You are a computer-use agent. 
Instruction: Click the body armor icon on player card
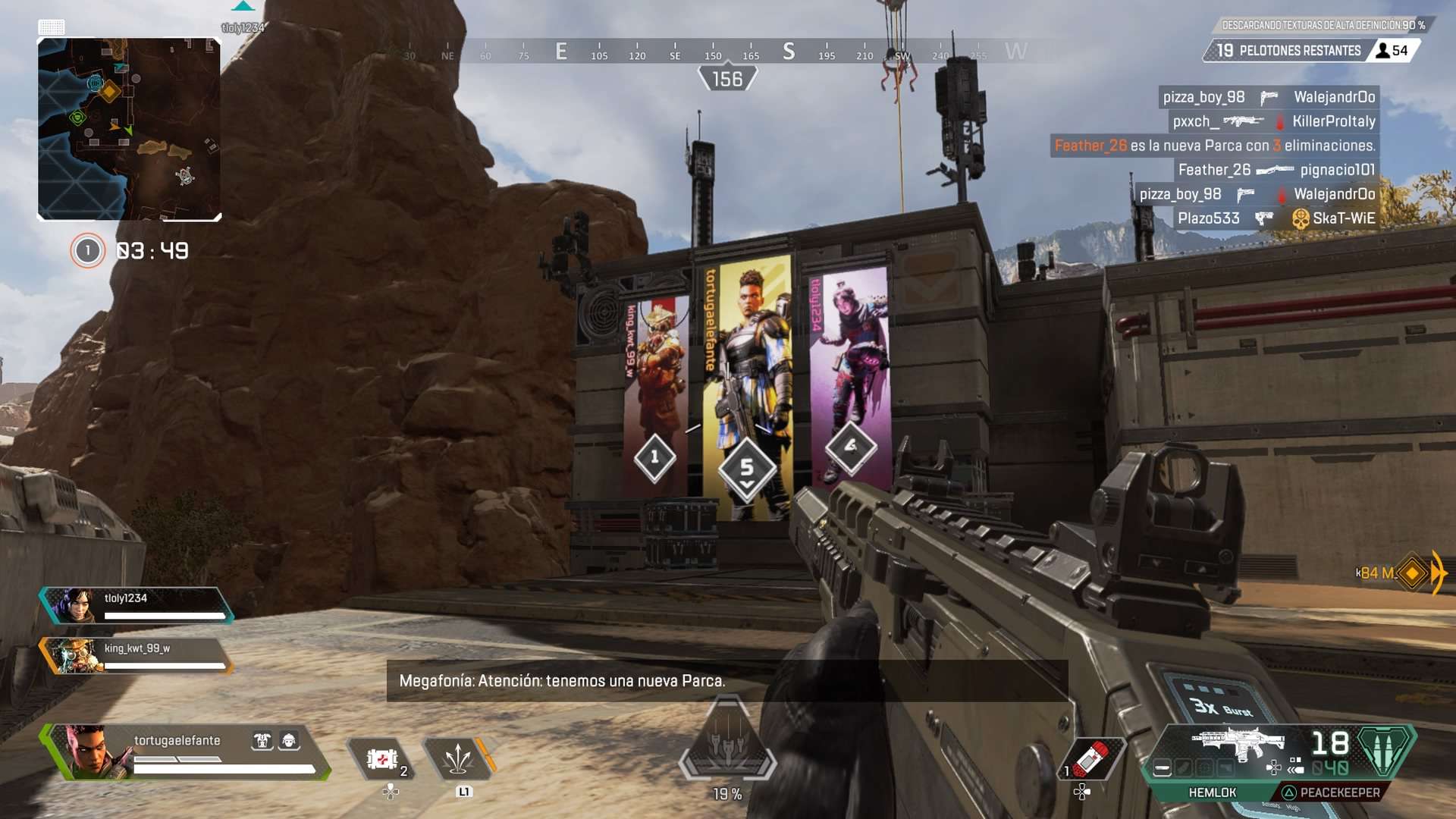(262, 741)
